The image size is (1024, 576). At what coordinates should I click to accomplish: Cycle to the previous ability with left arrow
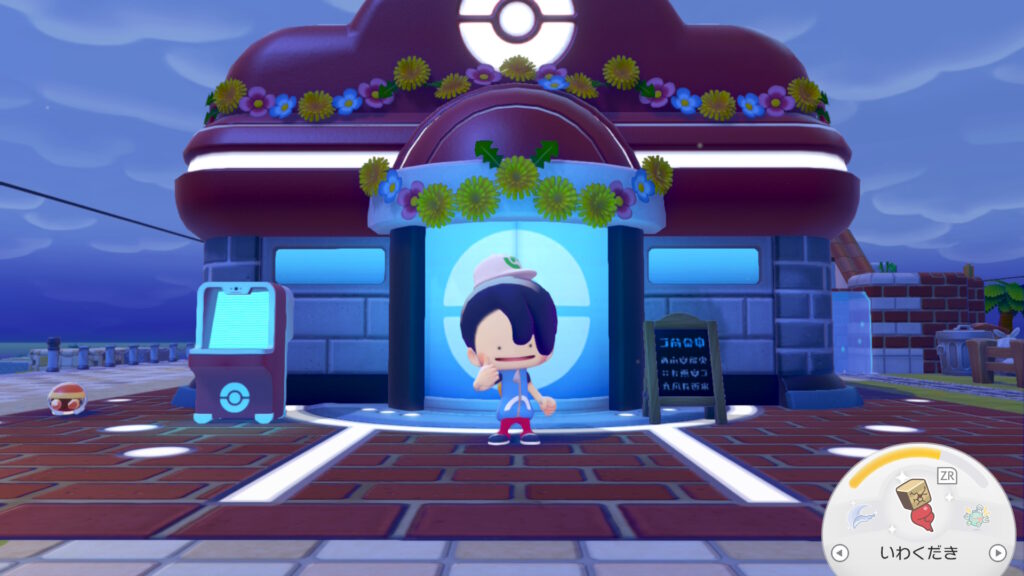[x=840, y=552]
